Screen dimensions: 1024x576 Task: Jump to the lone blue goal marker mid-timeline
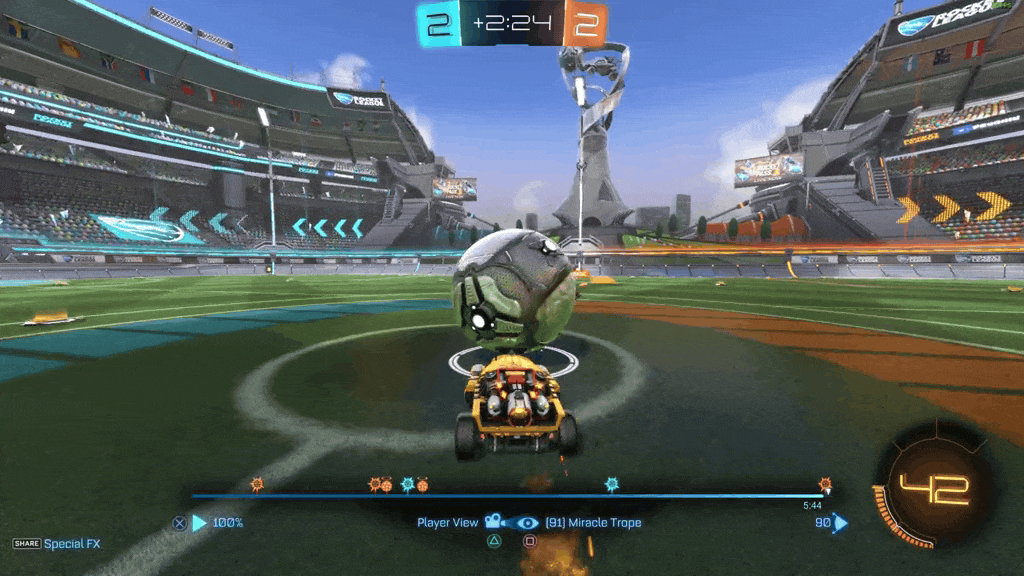(612, 484)
